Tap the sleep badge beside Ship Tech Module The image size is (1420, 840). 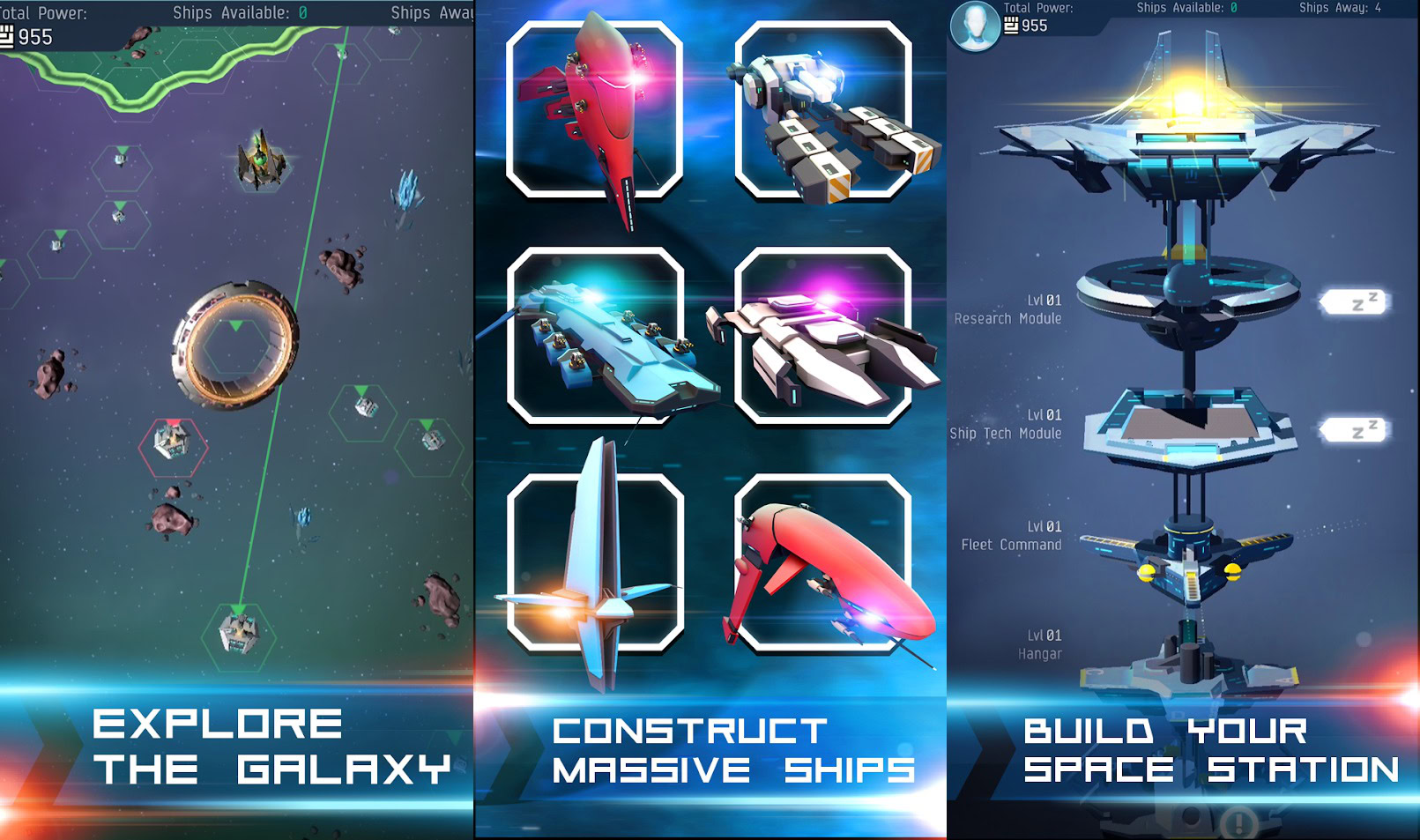pyautogui.click(x=1354, y=430)
